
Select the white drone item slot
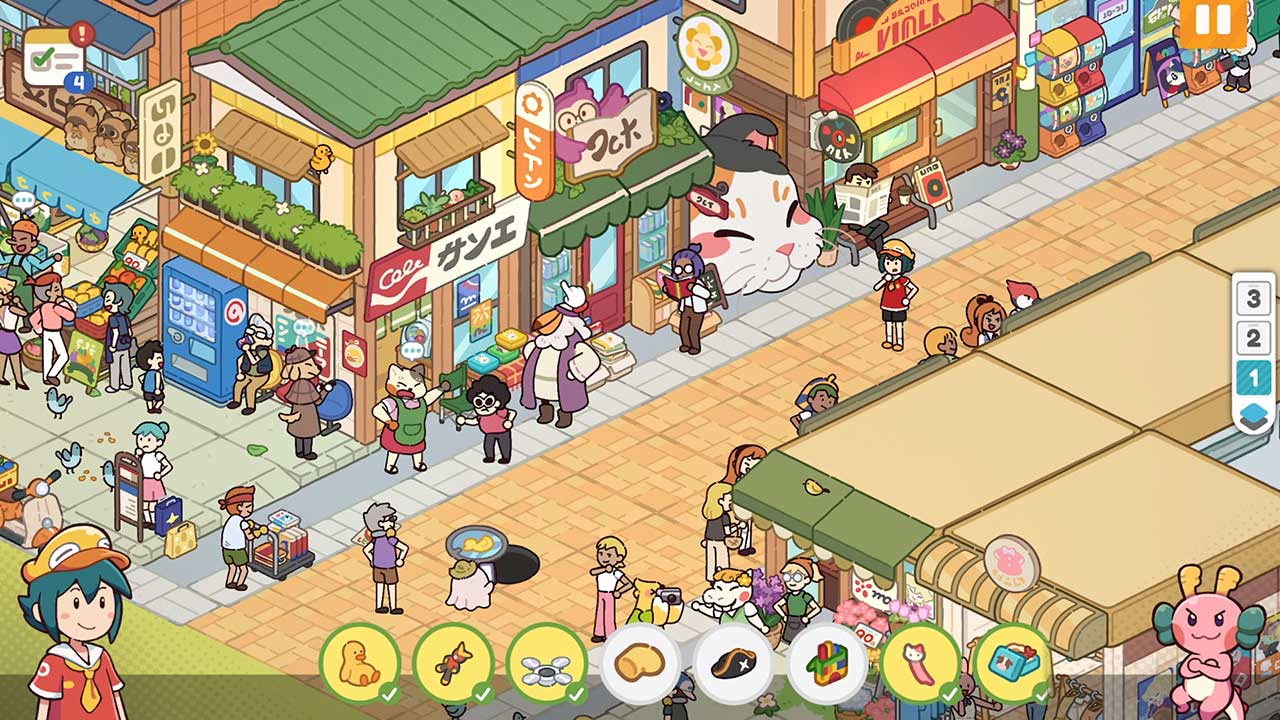point(546,663)
